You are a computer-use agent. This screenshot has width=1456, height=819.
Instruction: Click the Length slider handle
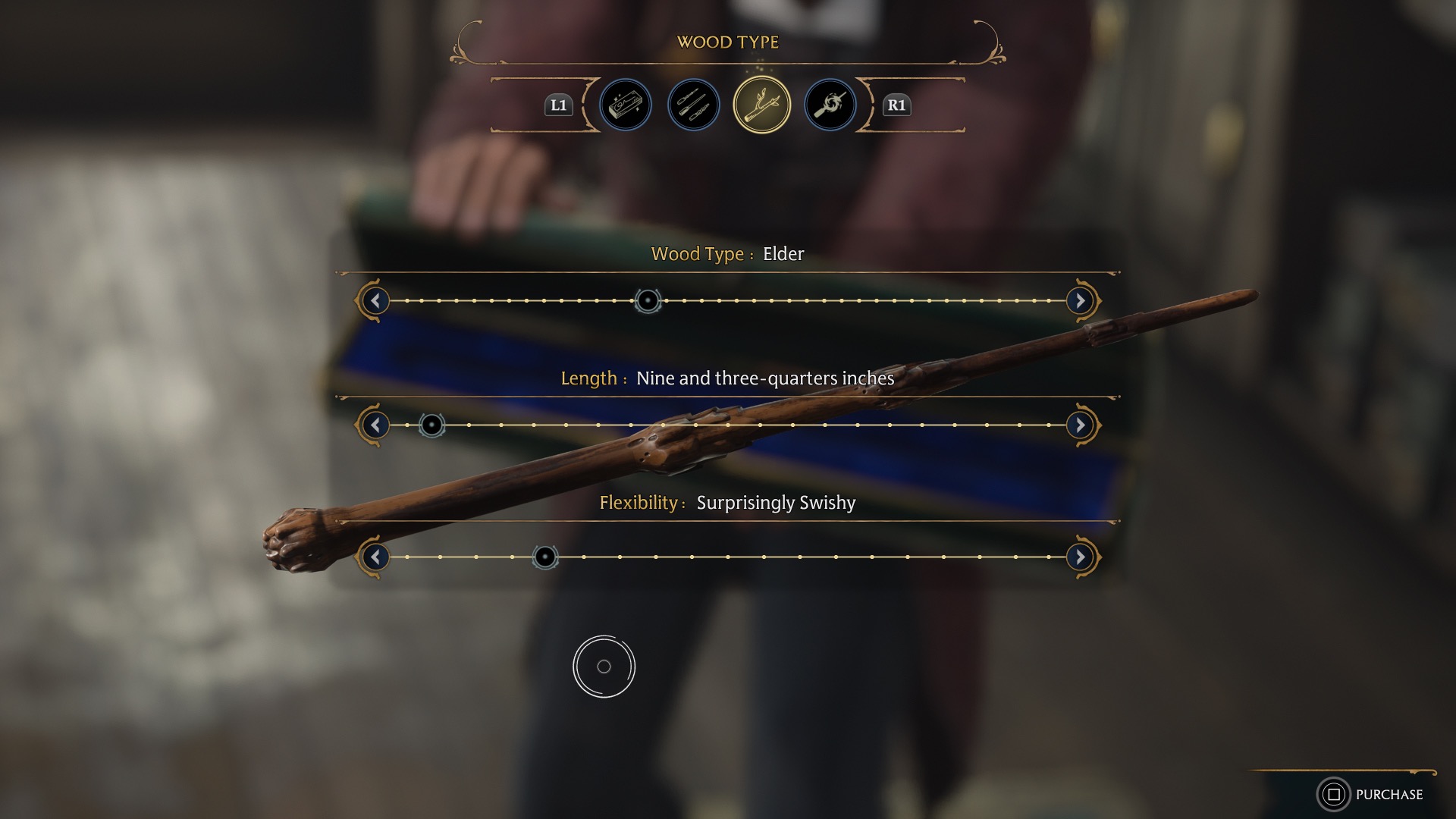431,425
